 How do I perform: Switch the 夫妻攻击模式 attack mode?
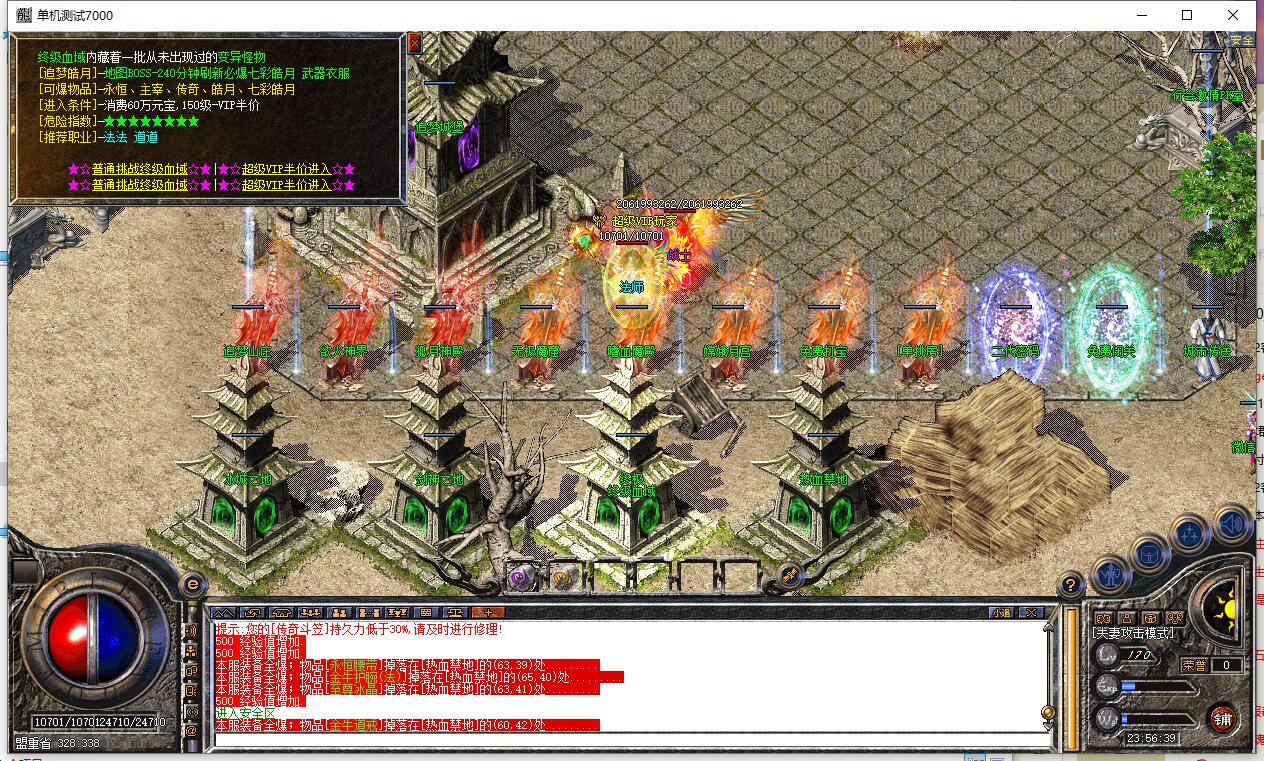(x=1134, y=633)
